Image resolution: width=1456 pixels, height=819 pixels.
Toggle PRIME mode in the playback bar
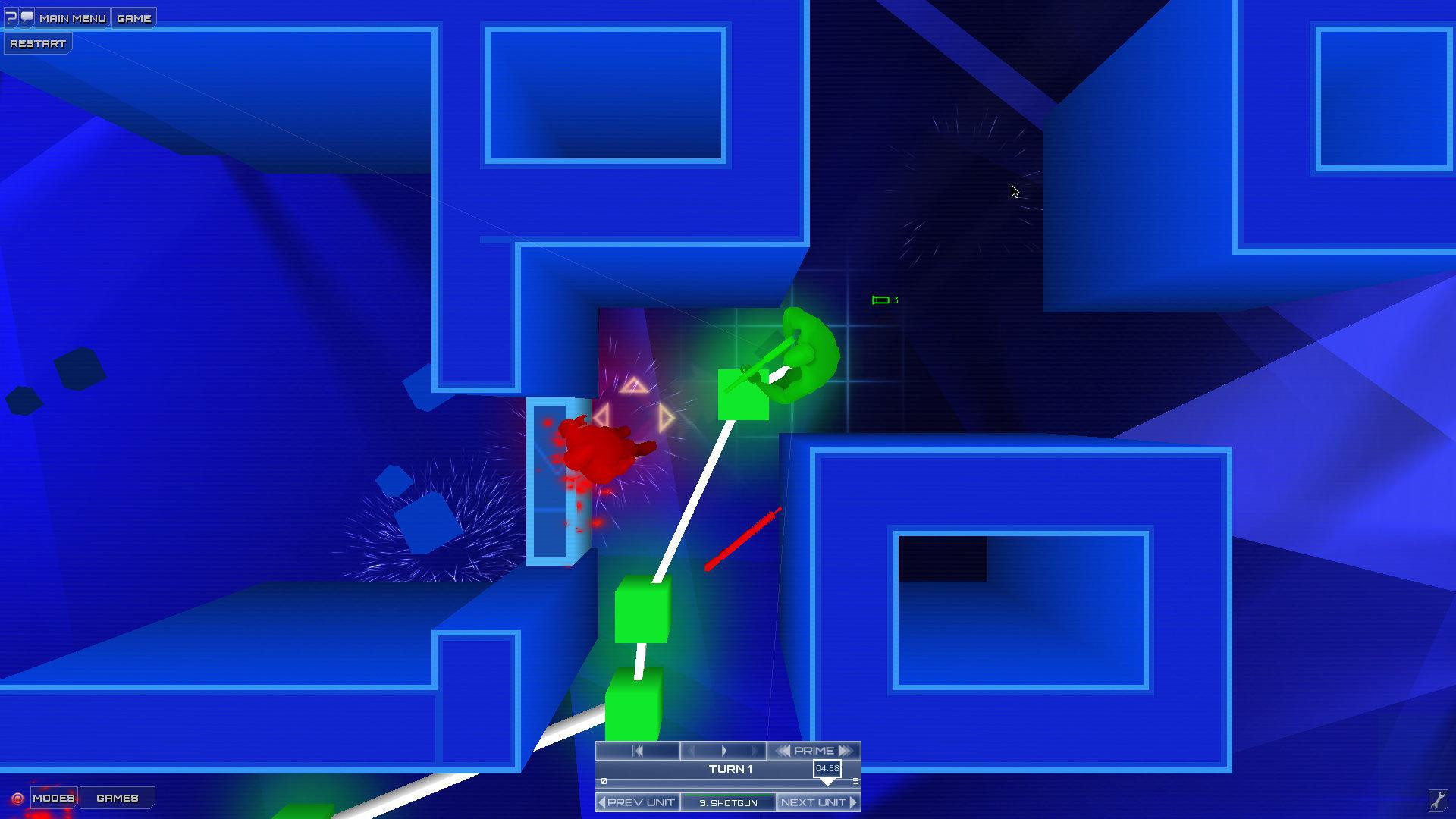[x=814, y=750]
